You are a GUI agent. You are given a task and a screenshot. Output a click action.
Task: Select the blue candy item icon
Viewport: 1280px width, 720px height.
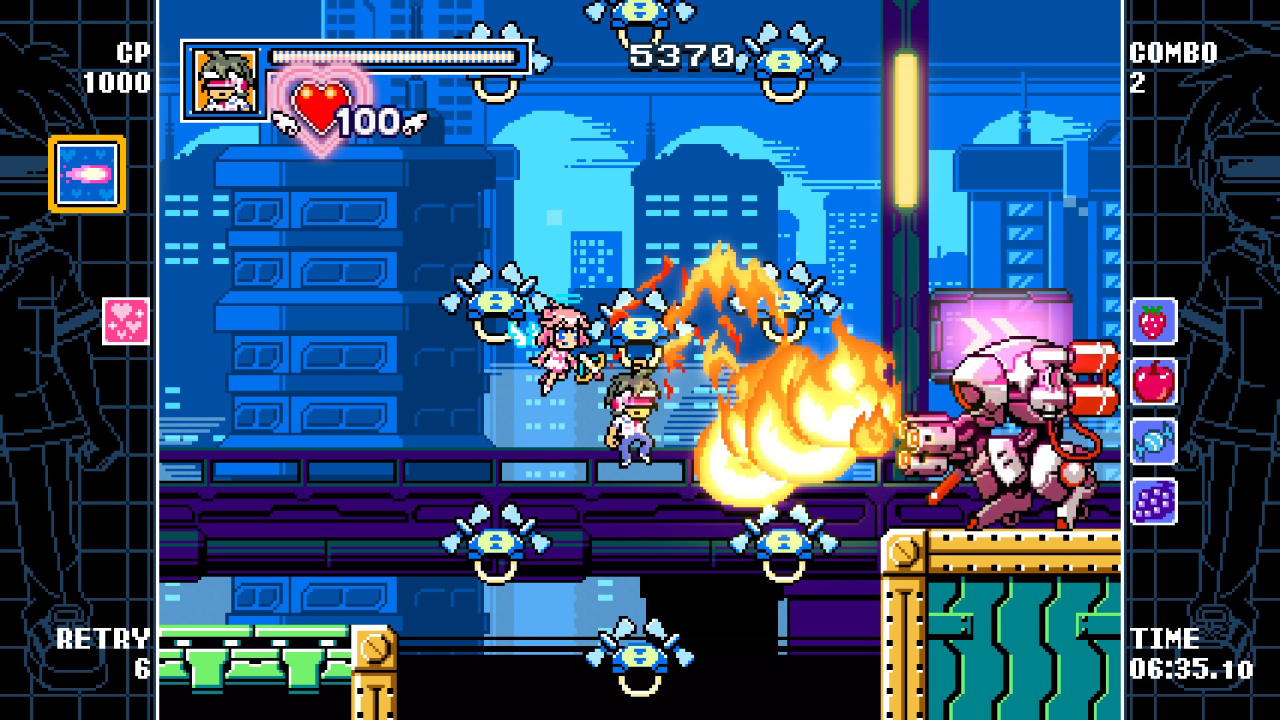tap(1154, 441)
